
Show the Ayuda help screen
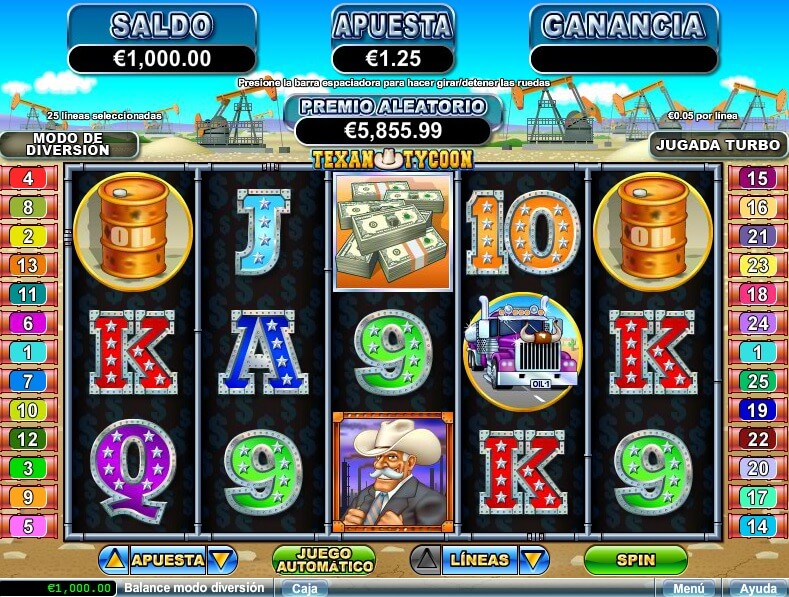(755, 588)
